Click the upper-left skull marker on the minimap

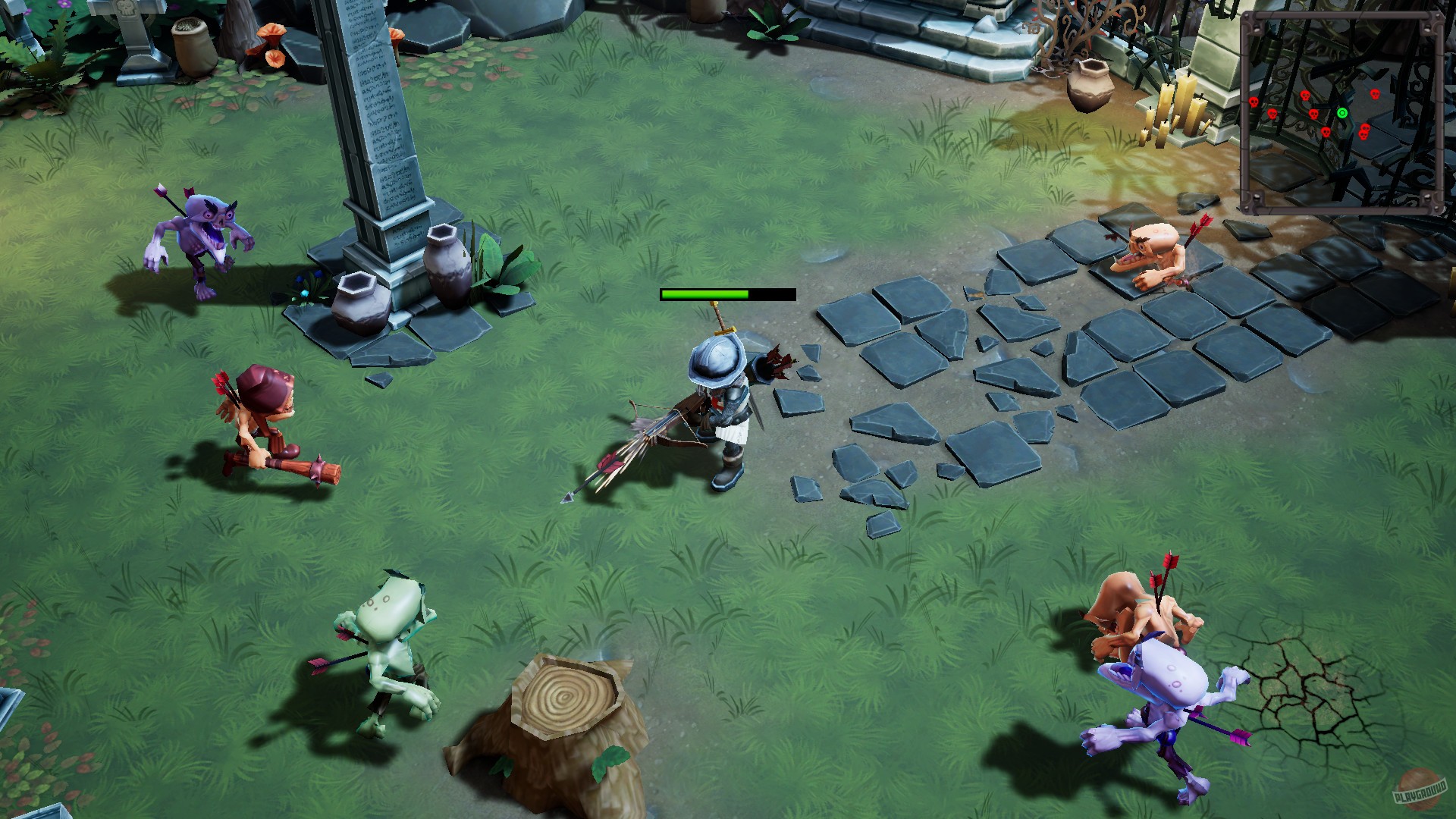tap(1305, 95)
